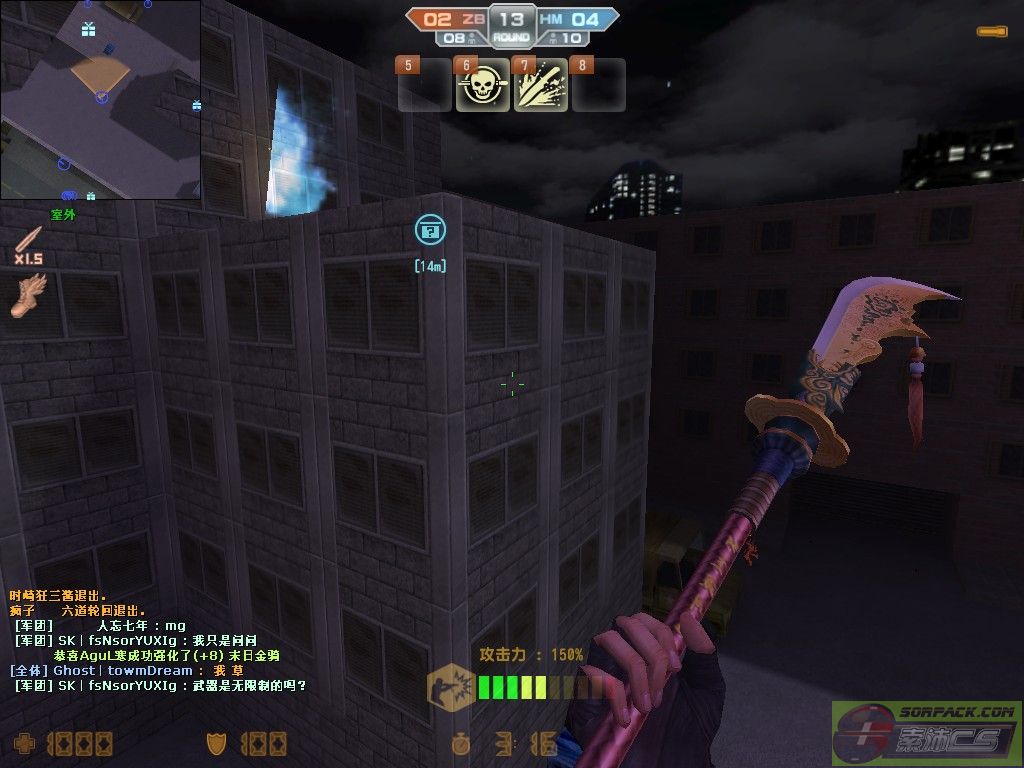This screenshot has height=768, width=1024.
Task: Select the supply box marker showing 14m
Action: pyautogui.click(x=430, y=231)
